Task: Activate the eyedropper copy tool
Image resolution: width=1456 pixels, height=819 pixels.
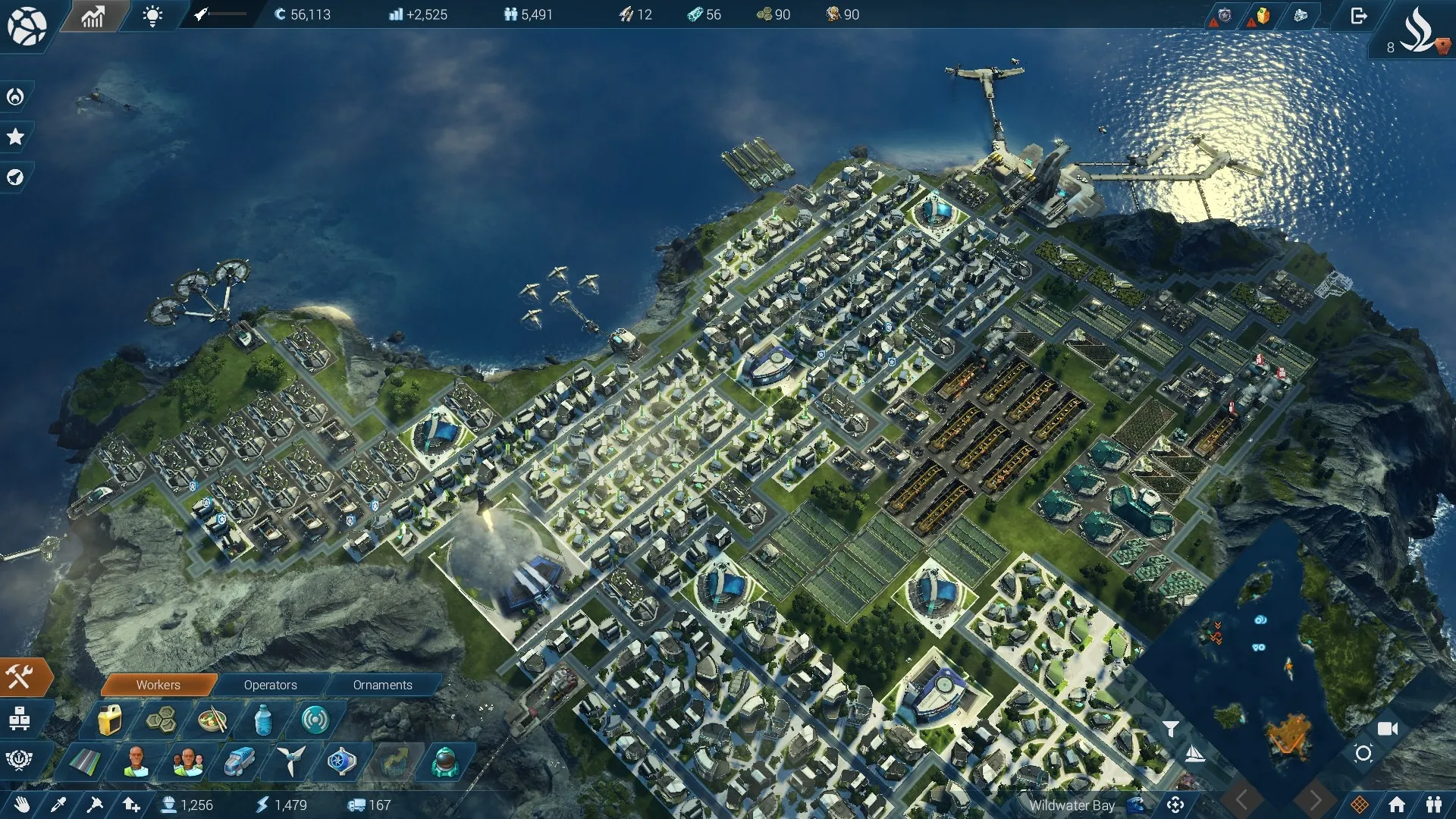Action: (x=58, y=805)
